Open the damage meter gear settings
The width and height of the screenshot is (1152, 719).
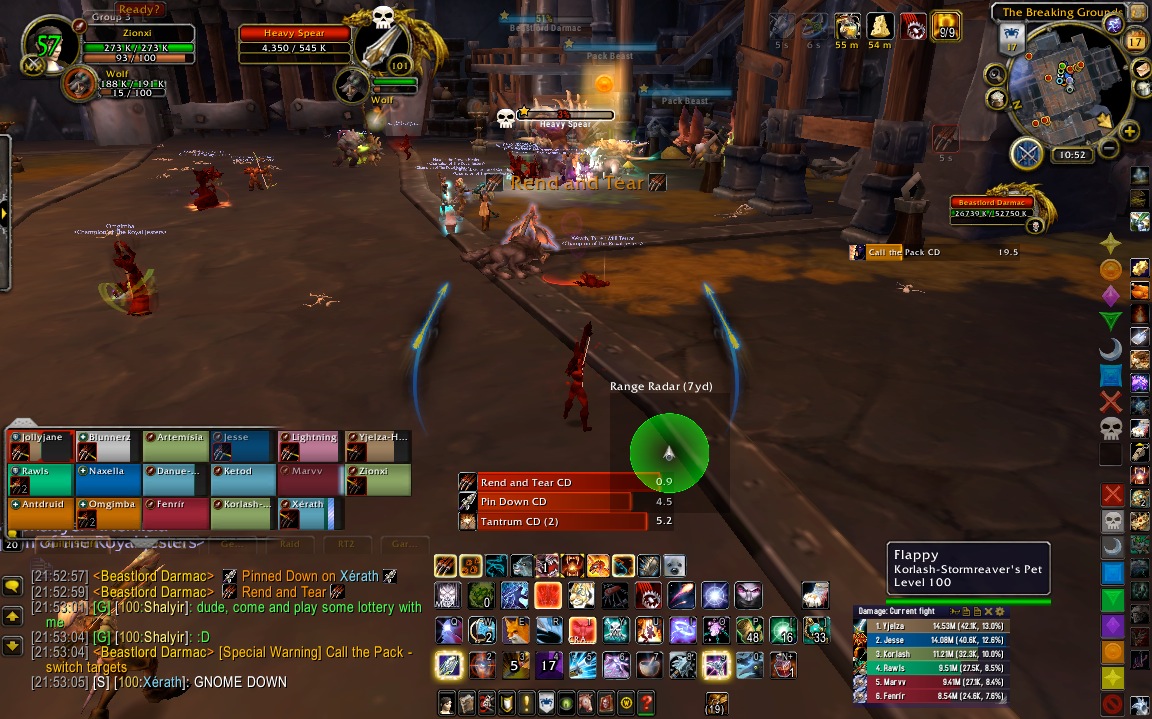(999, 611)
